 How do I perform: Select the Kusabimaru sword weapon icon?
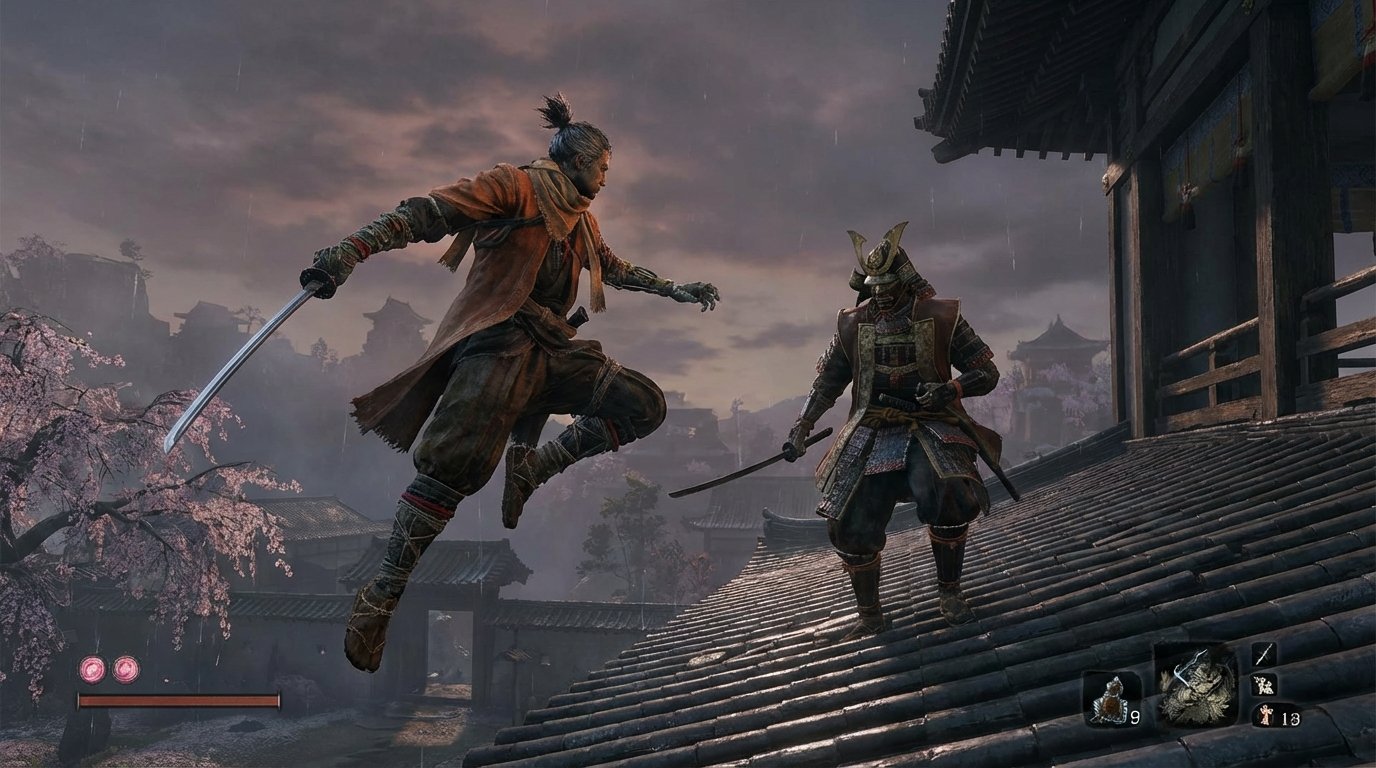(1264, 653)
